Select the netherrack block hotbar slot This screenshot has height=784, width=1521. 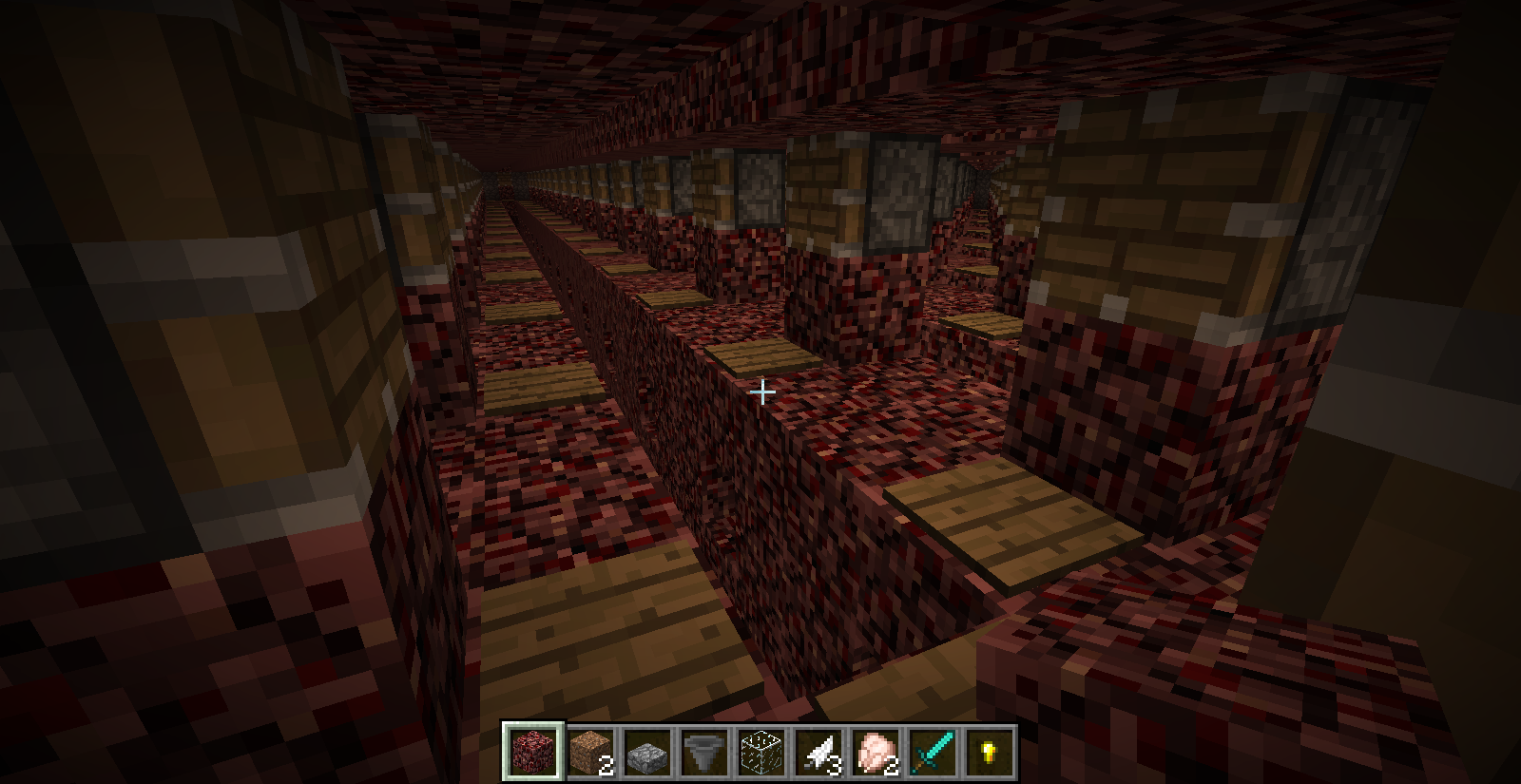[x=532, y=753]
